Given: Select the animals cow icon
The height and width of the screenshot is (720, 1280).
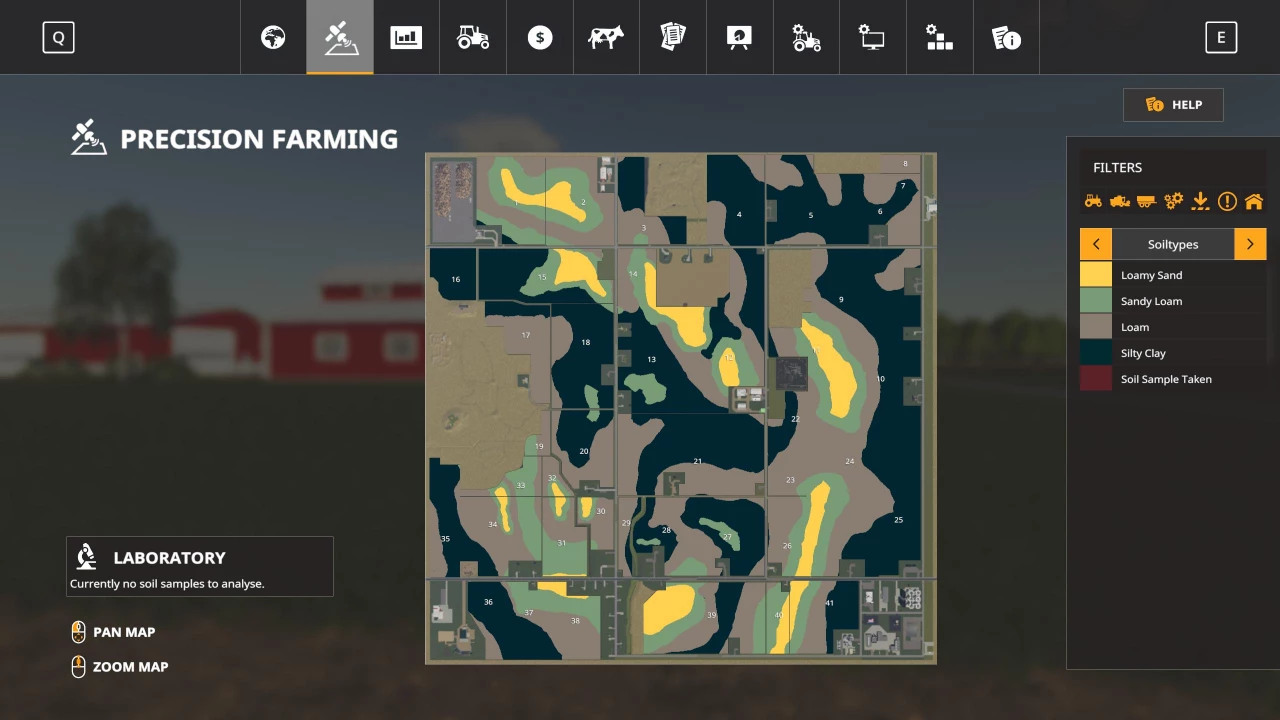Looking at the screenshot, I should [x=605, y=37].
